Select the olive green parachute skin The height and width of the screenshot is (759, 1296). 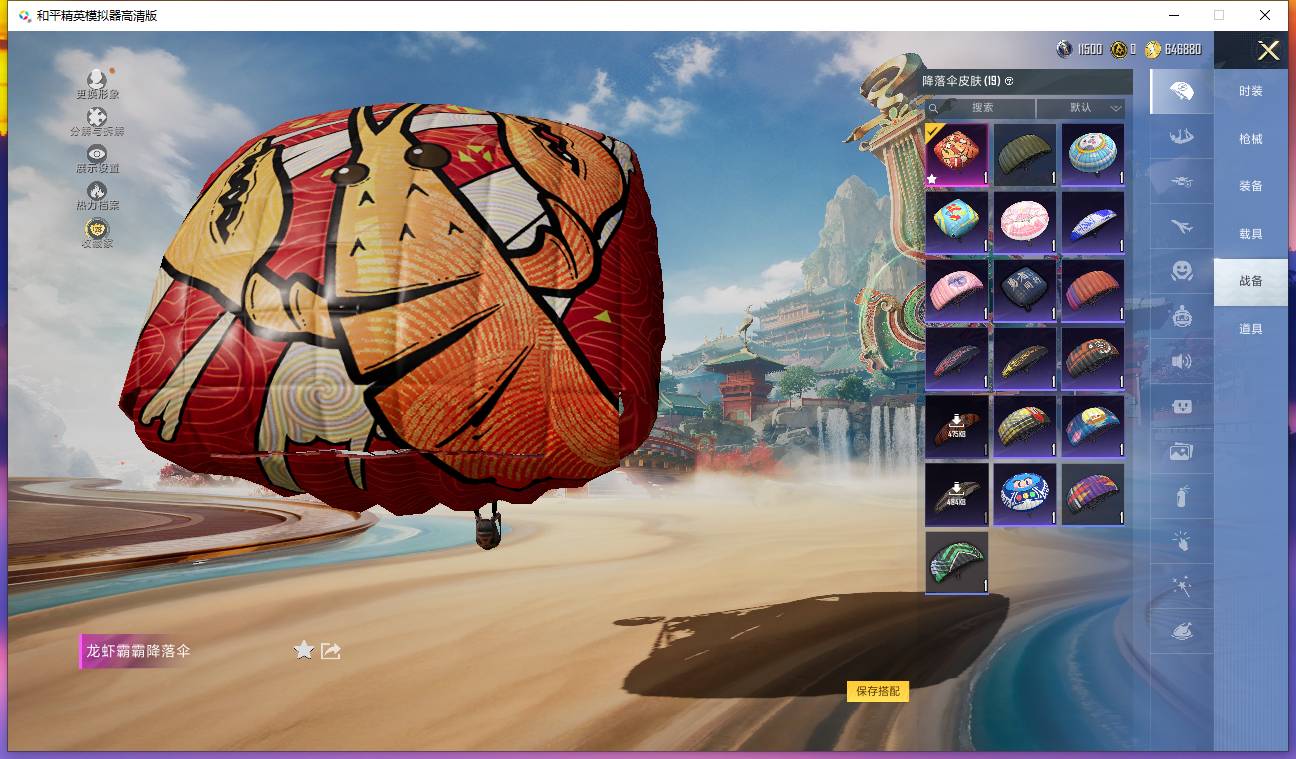[x=1025, y=155]
